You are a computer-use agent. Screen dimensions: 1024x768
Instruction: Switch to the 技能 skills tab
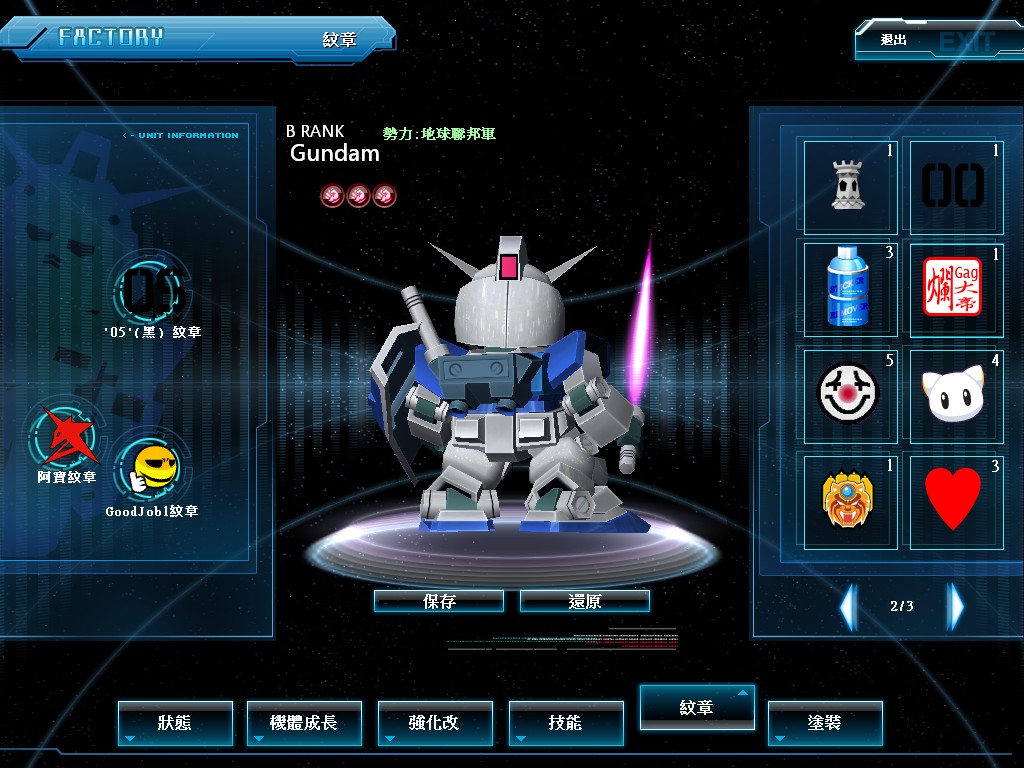coord(566,722)
